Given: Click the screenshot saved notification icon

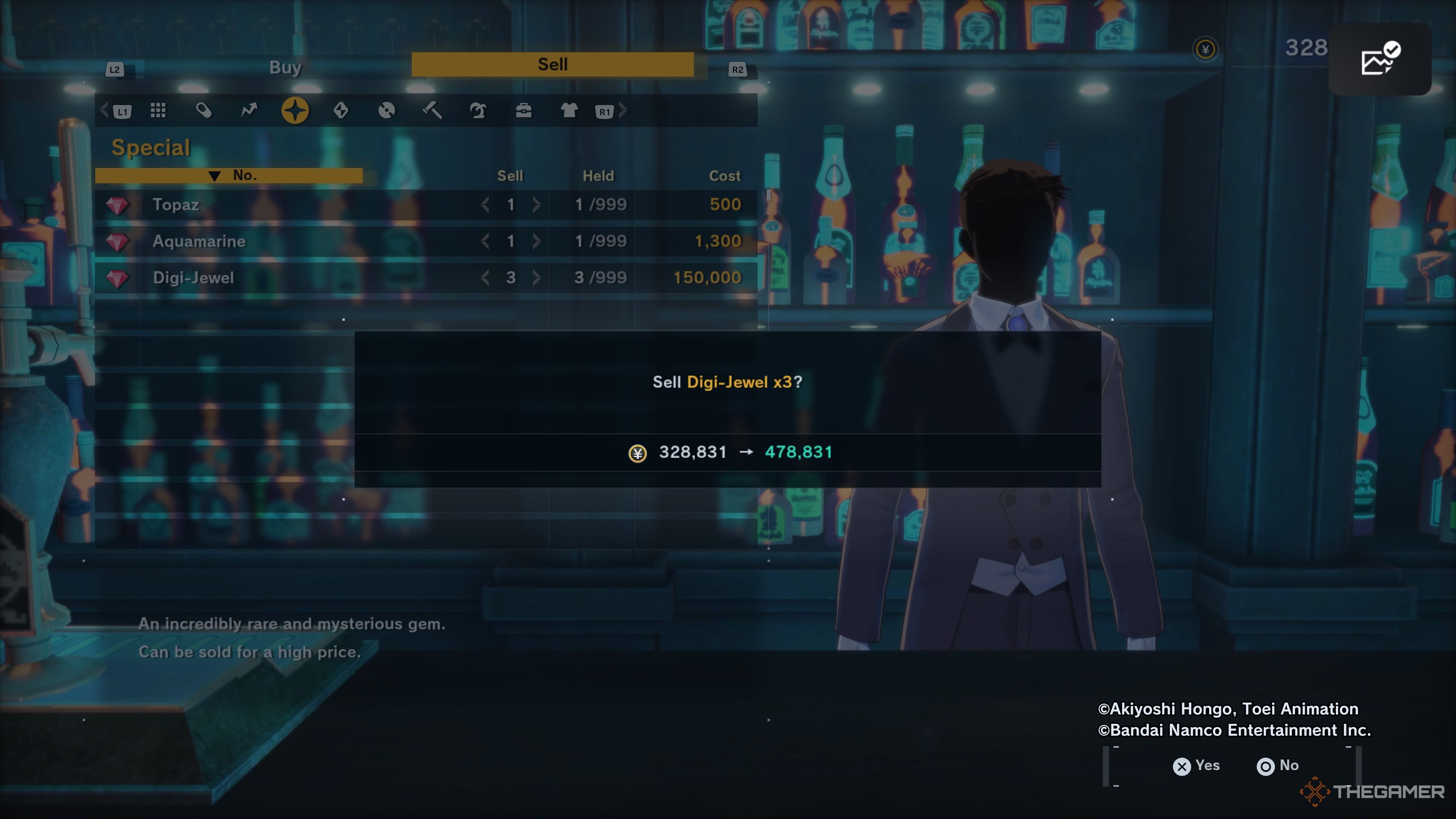Looking at the screenshot, I should tap(1379, 59).
